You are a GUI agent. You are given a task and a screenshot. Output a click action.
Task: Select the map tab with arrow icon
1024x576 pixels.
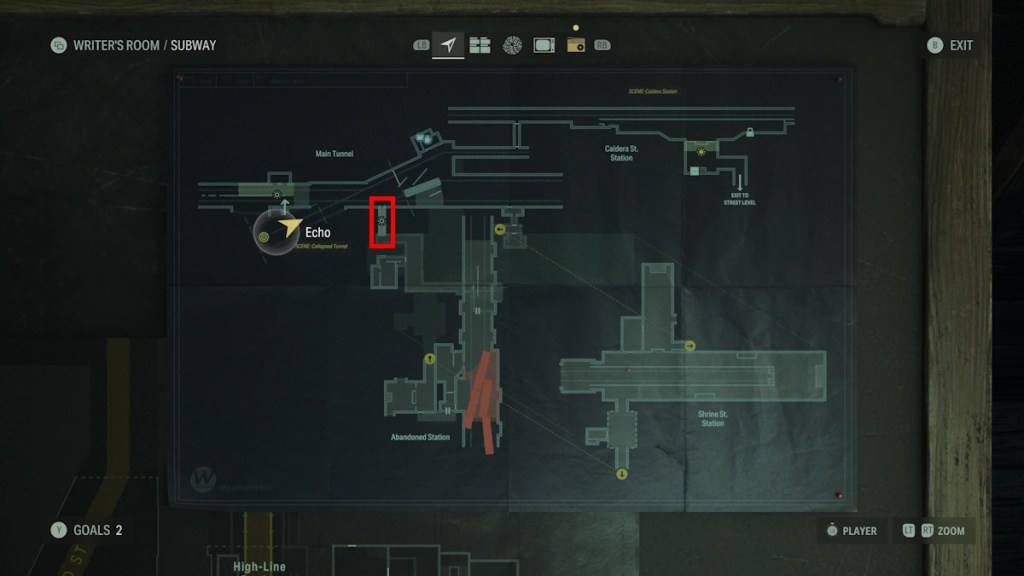448,45
